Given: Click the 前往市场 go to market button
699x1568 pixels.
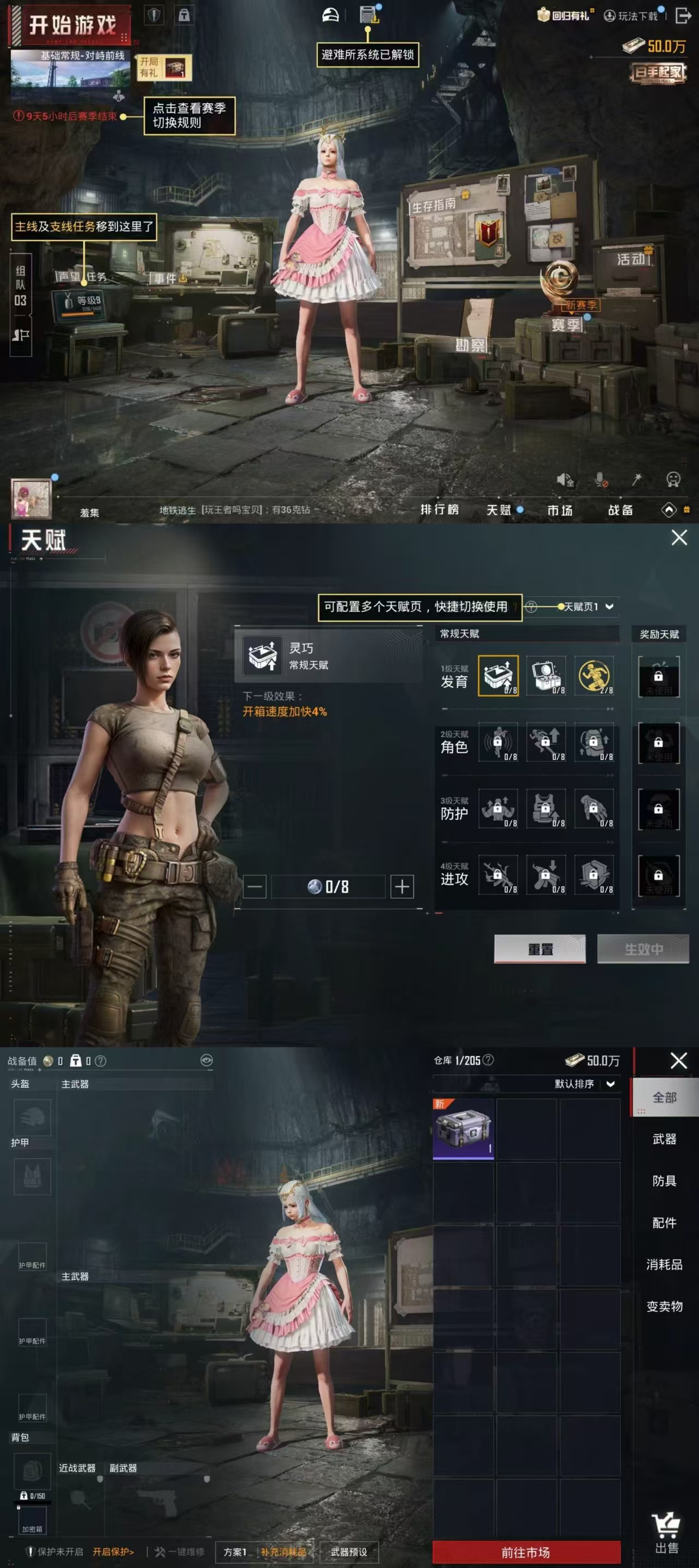Looking at the screenshot, I should pos(526,1552).
